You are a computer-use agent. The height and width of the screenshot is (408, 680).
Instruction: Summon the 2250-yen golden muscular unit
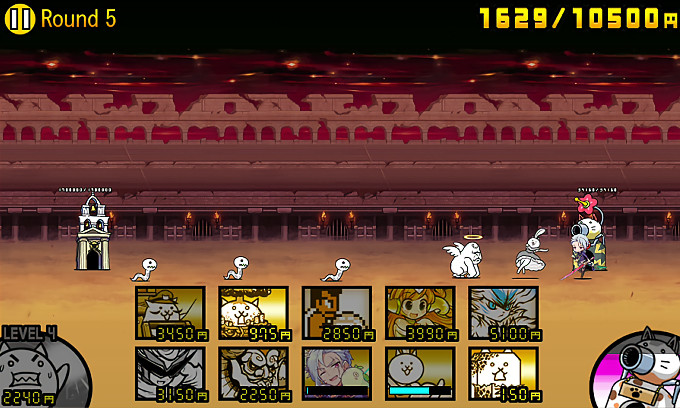(x=253, y=373)
